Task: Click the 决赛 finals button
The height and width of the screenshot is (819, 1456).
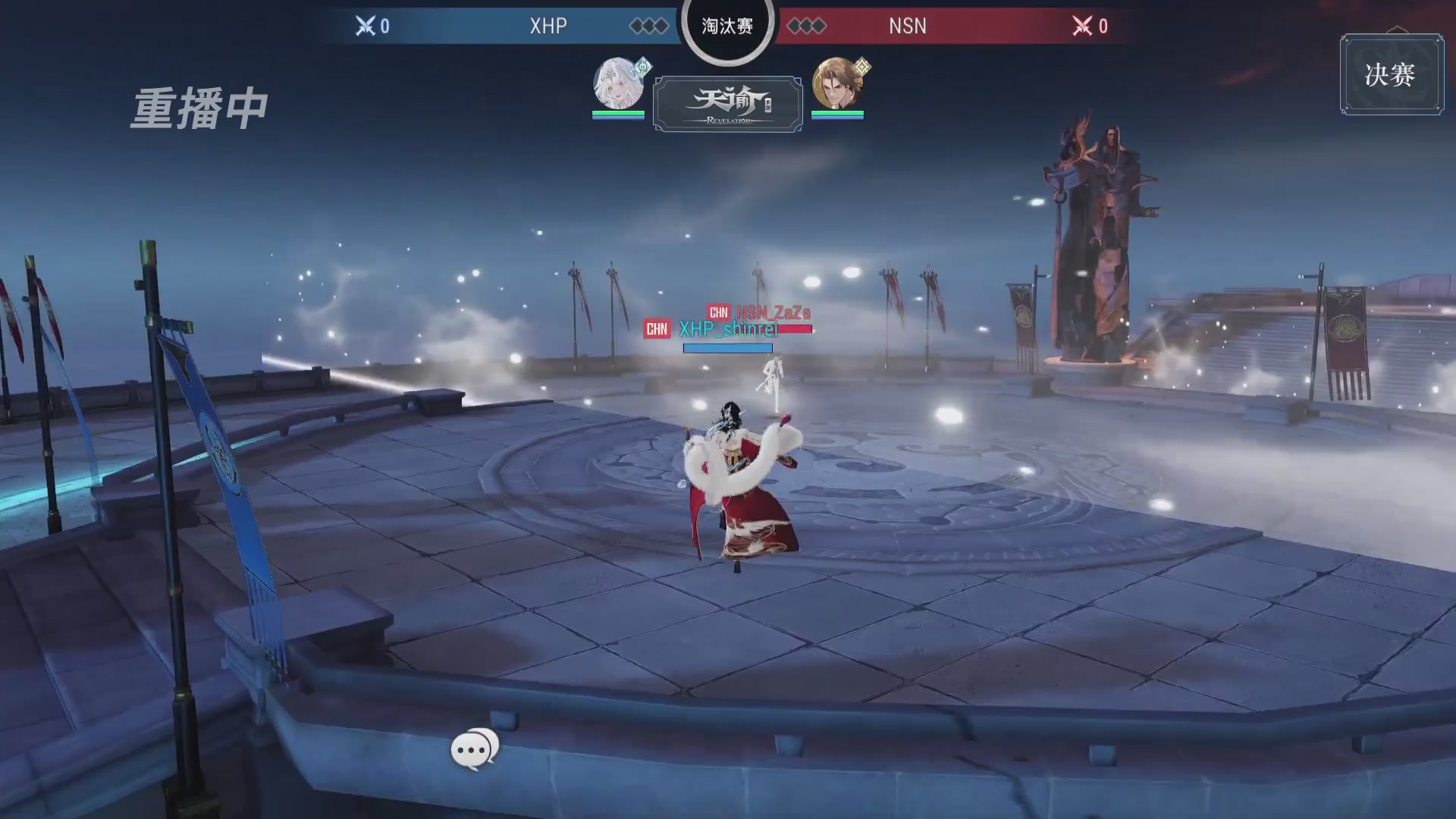Action: (1391, 74)
